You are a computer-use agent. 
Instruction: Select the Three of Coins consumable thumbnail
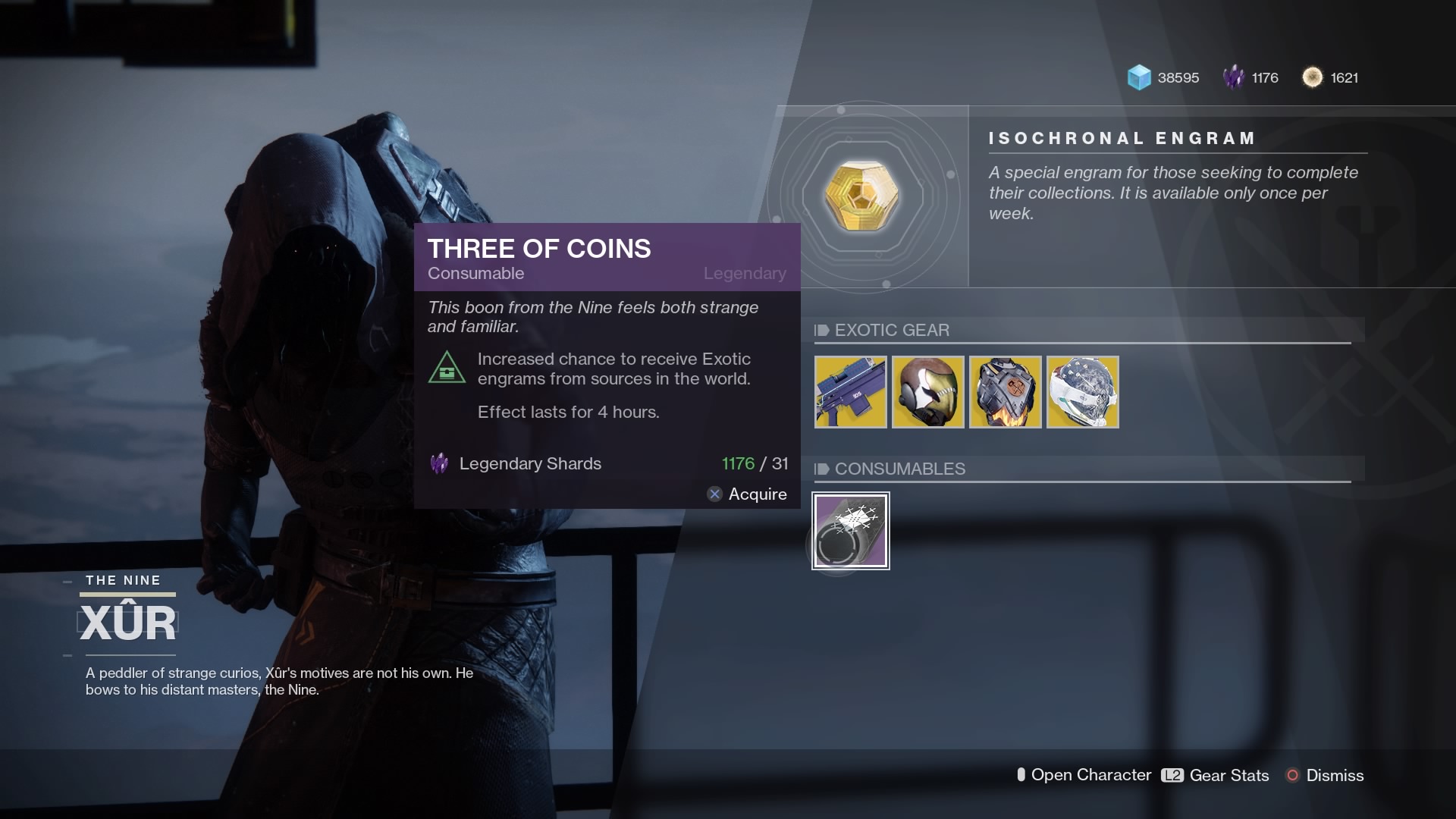tap(850, 530)
